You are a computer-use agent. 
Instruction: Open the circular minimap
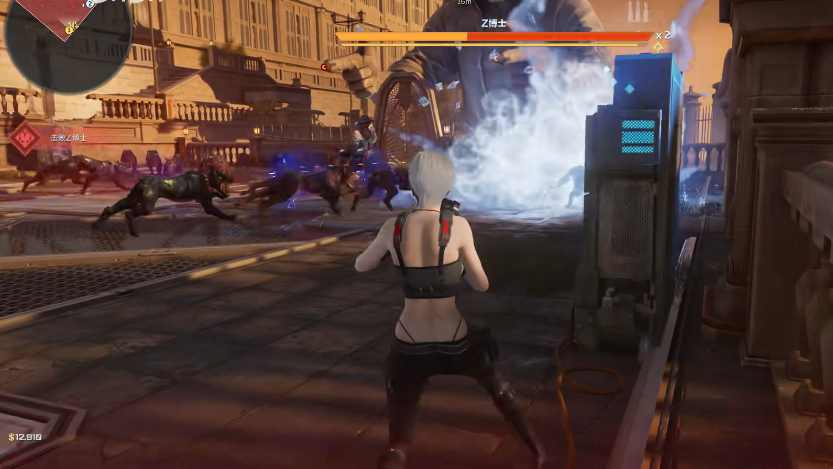[66, 38]
